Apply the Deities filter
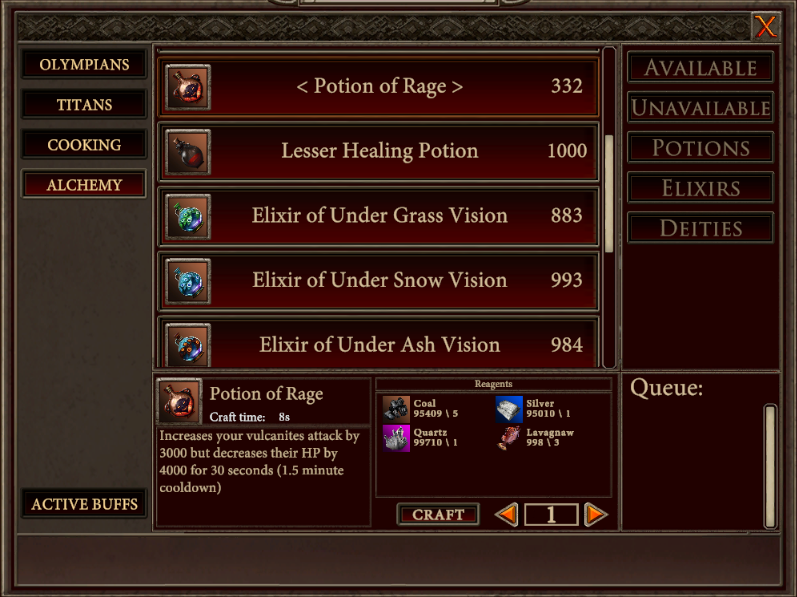The image size is (797, 597). pyautogui.click(x=700, y=228)
